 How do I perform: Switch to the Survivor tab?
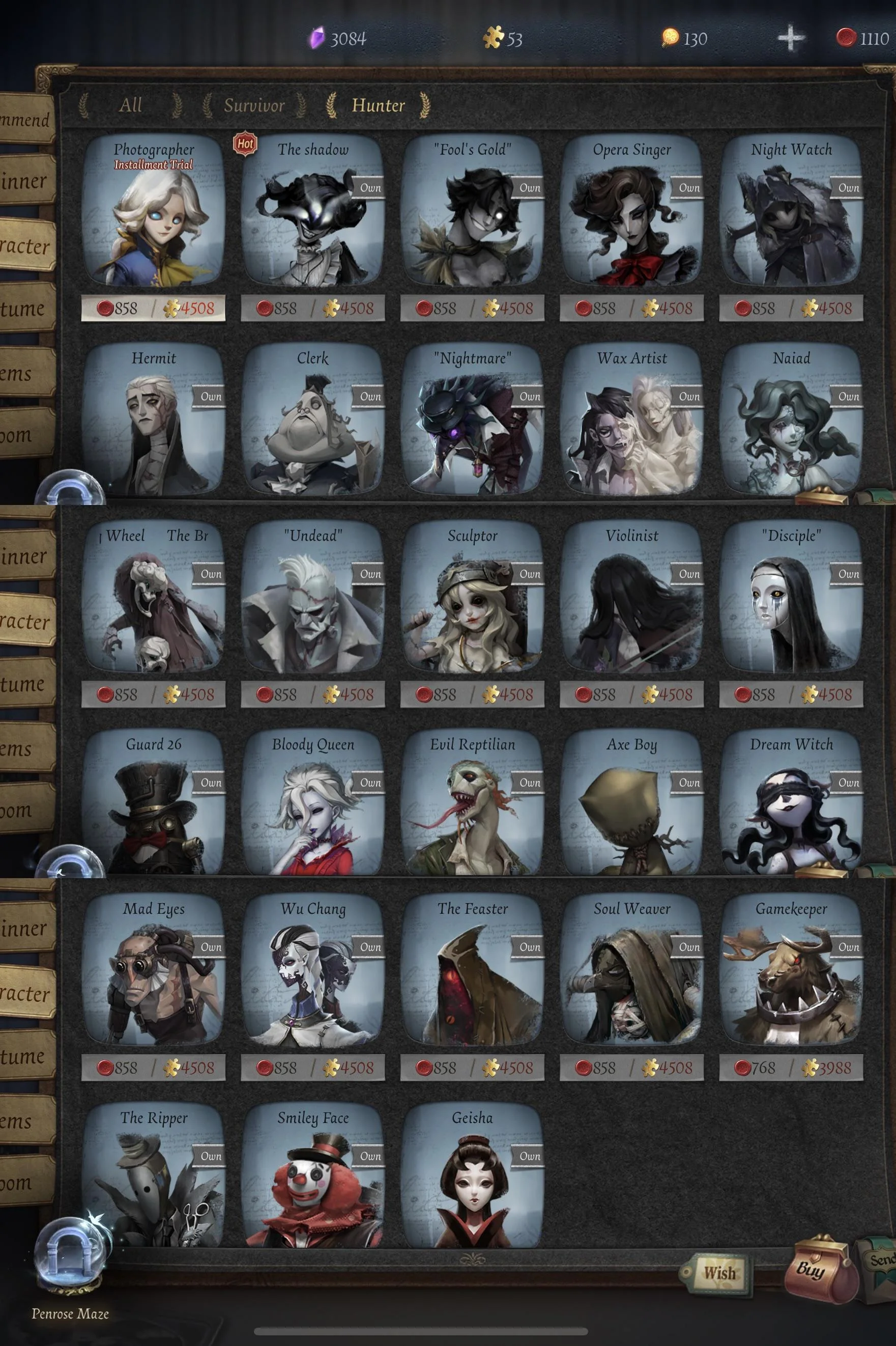pos(255,106)
